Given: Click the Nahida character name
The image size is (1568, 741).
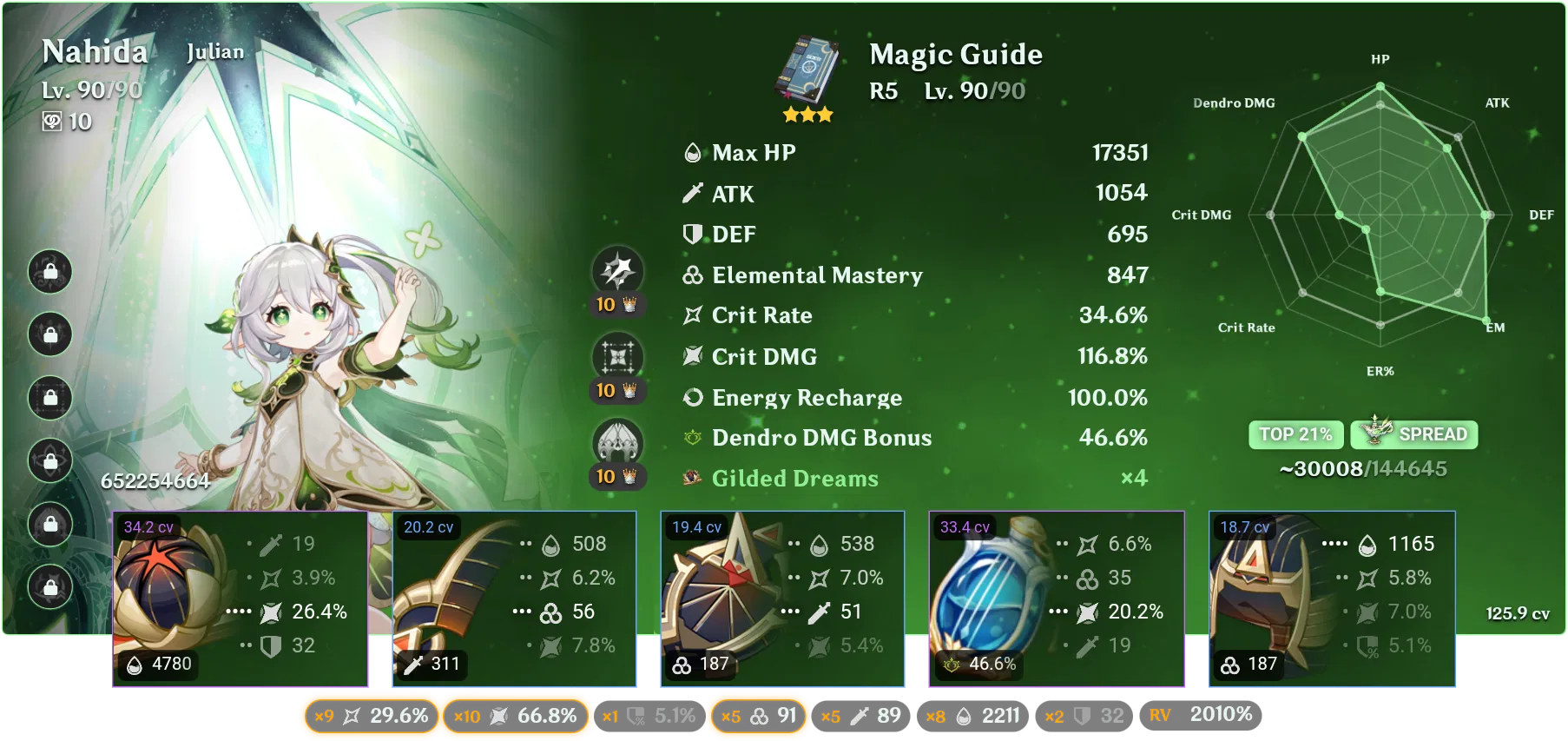Looking at the screenshot, I should click(94, 51).
